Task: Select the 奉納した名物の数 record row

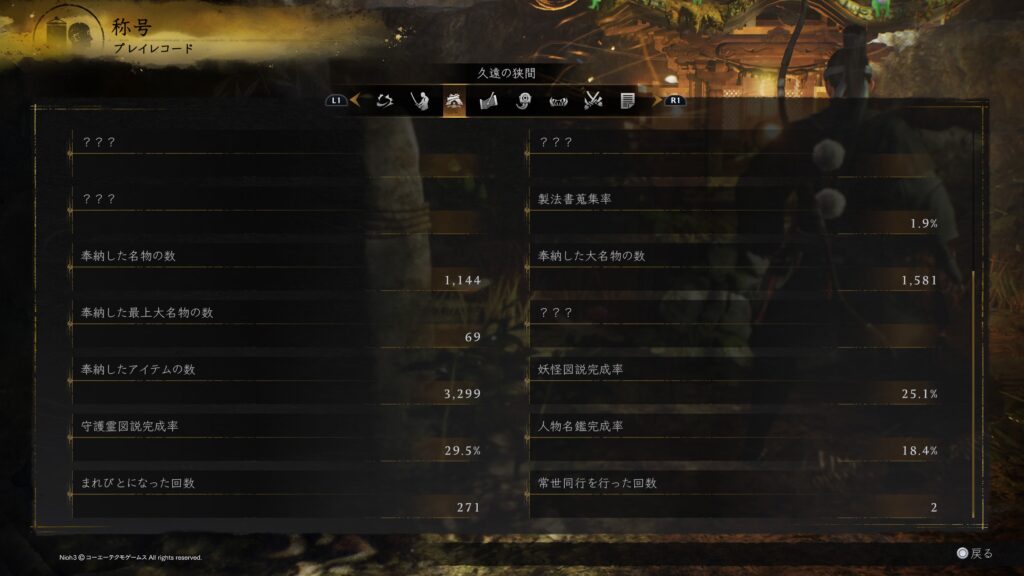Action: (280, 268)
